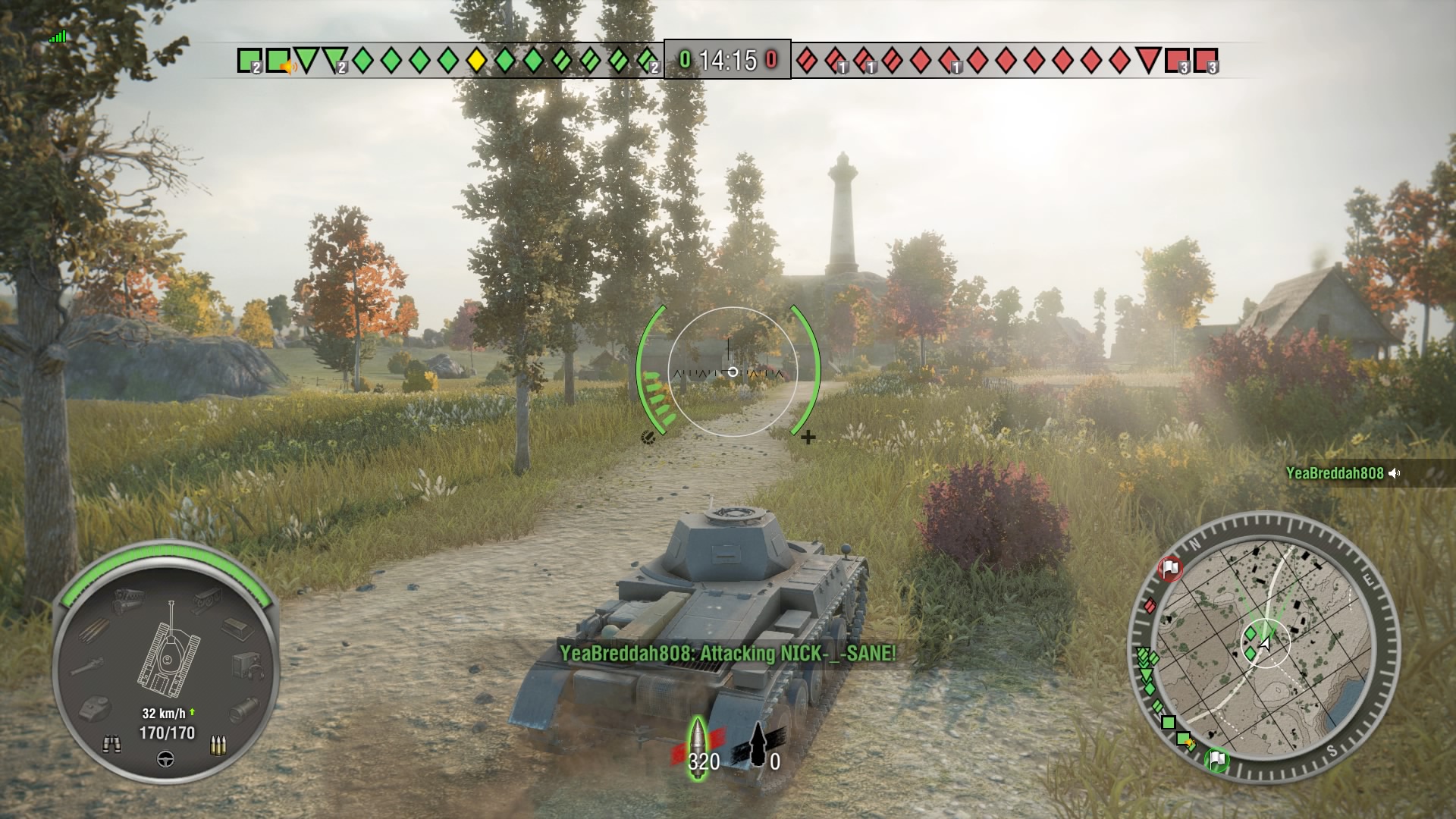Image resolution: width=1456 pixels, height=819 pixels.
Task: Click the green connection strength bars top-left
Action: tap(58, 35)
